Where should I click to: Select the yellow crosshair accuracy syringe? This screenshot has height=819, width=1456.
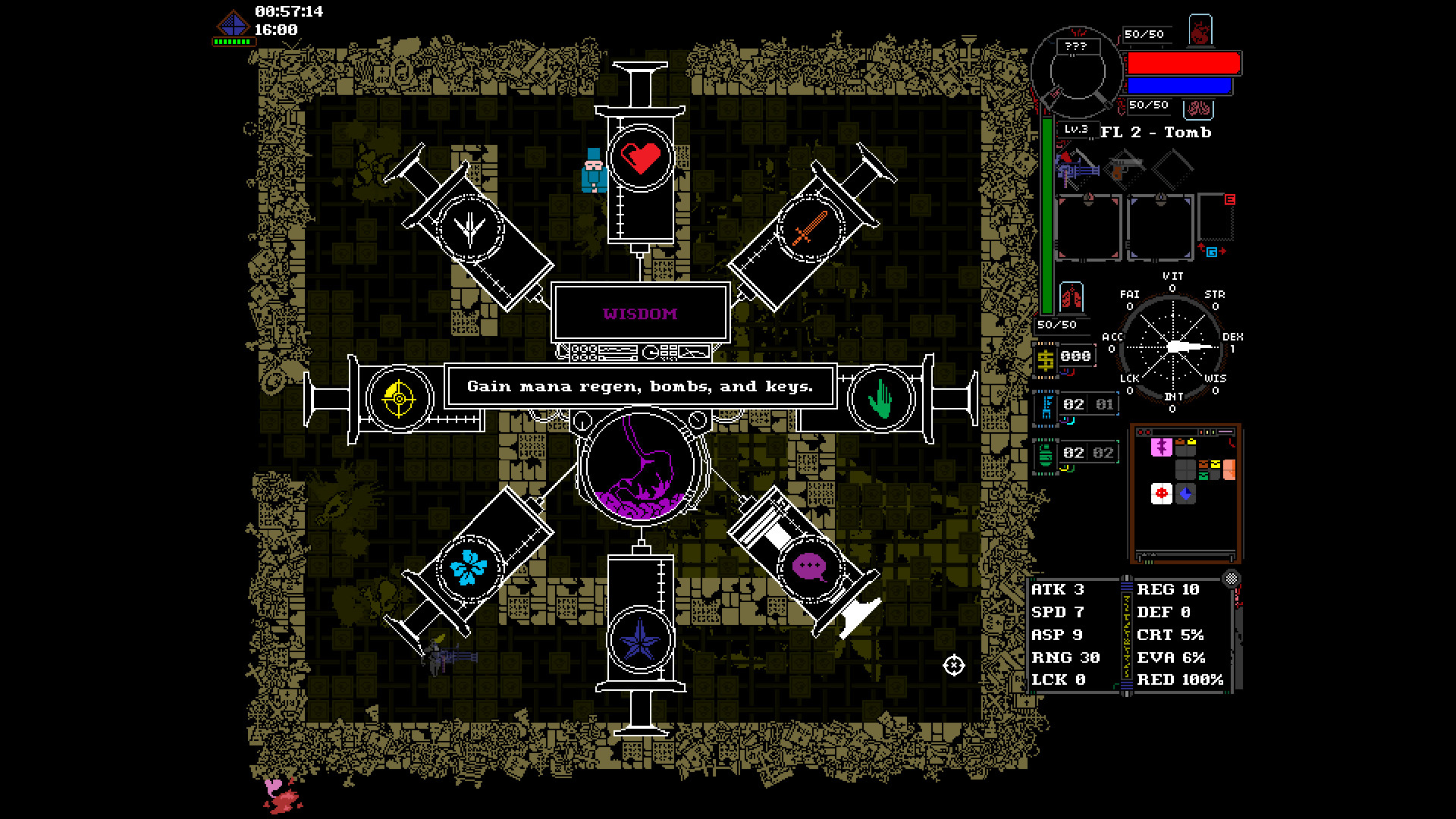coord(399,398)
